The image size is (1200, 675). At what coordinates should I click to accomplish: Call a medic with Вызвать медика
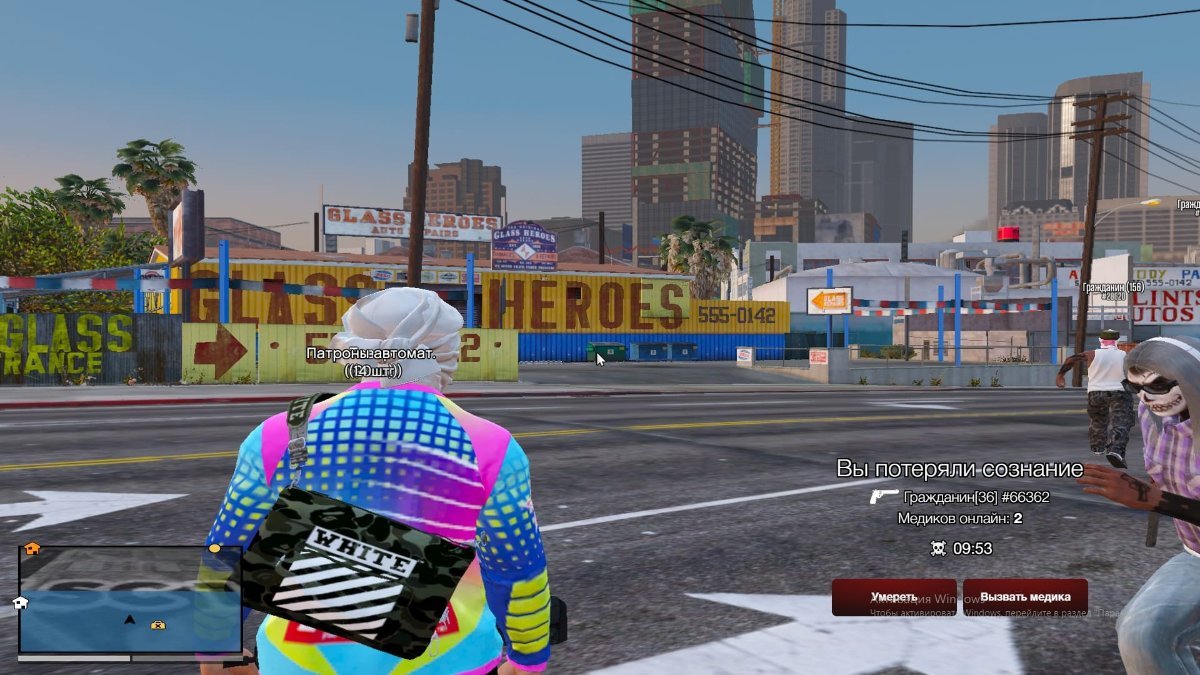(x=1024, y=597)
